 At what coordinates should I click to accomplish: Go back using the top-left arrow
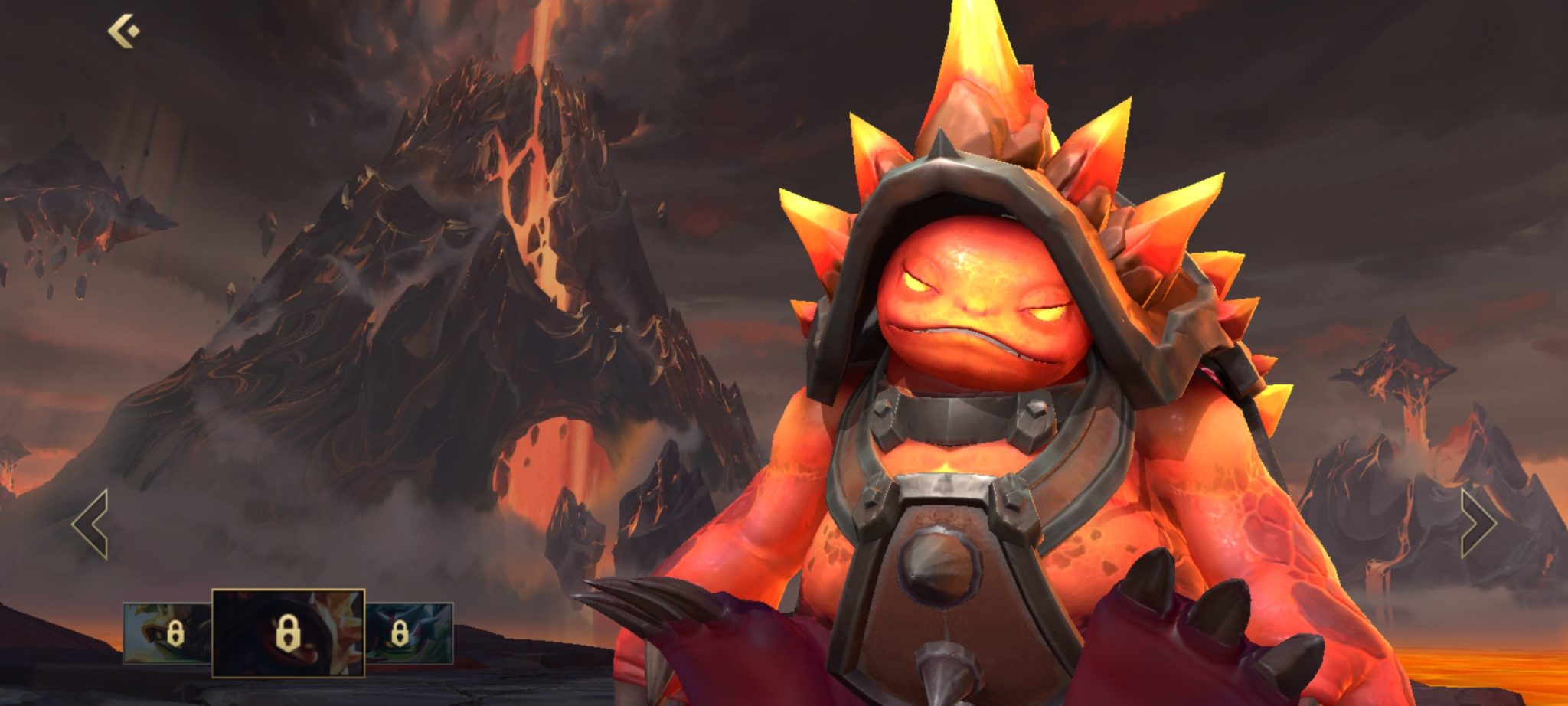point(123,32)
